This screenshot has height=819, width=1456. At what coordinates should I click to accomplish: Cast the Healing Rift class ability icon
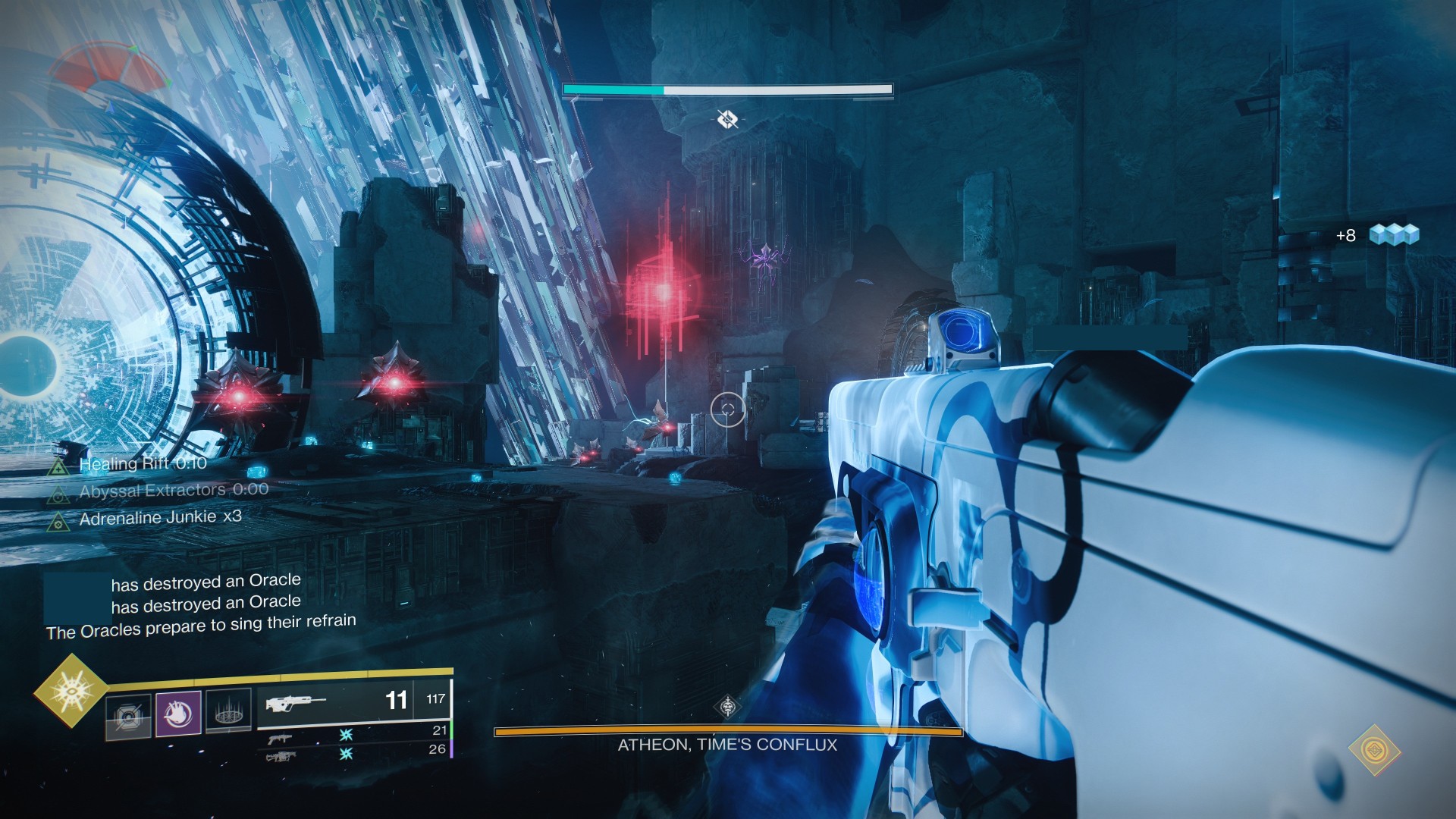228,712
